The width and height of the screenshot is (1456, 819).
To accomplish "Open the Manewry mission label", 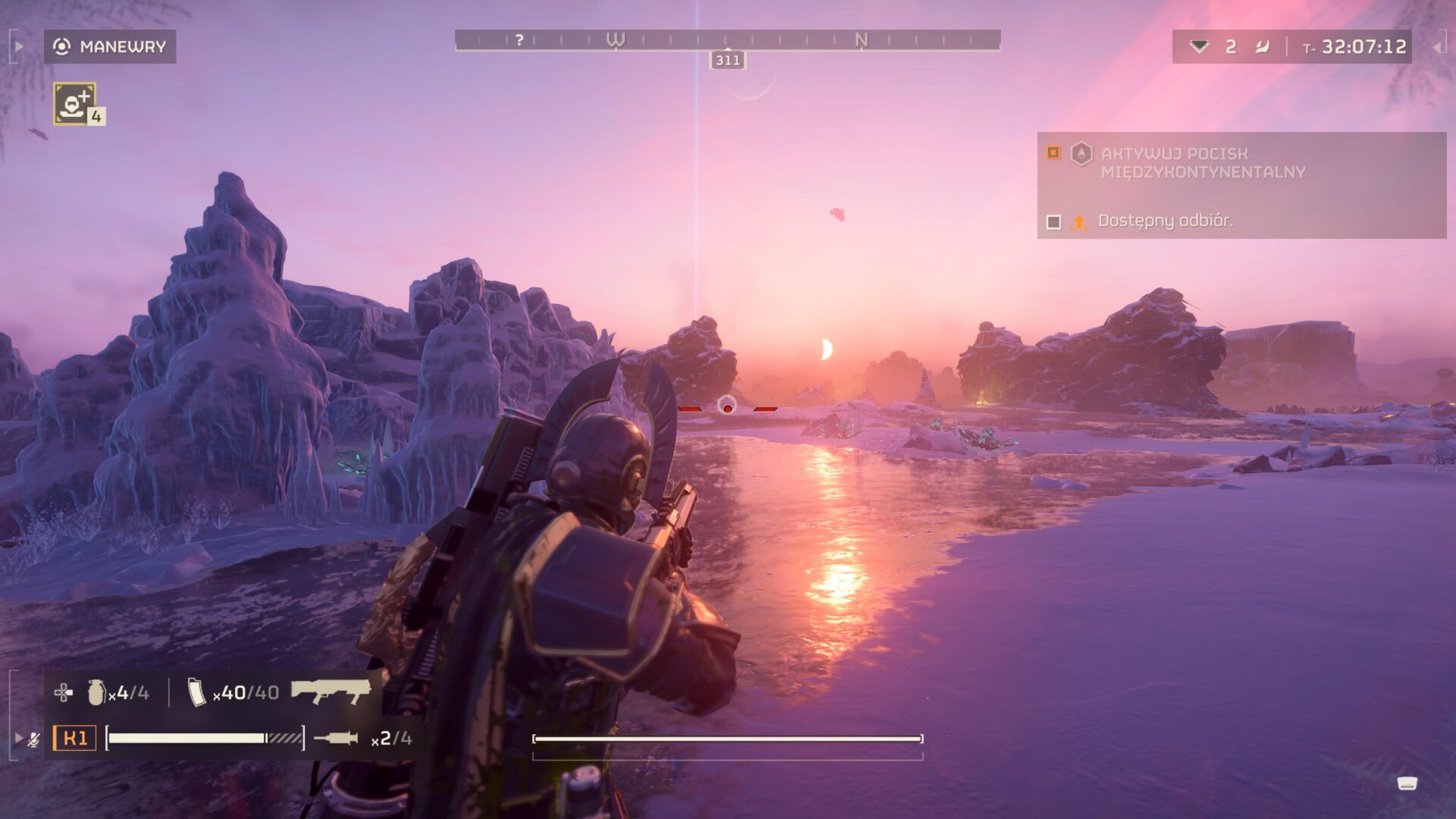I will tap(110, 46).
